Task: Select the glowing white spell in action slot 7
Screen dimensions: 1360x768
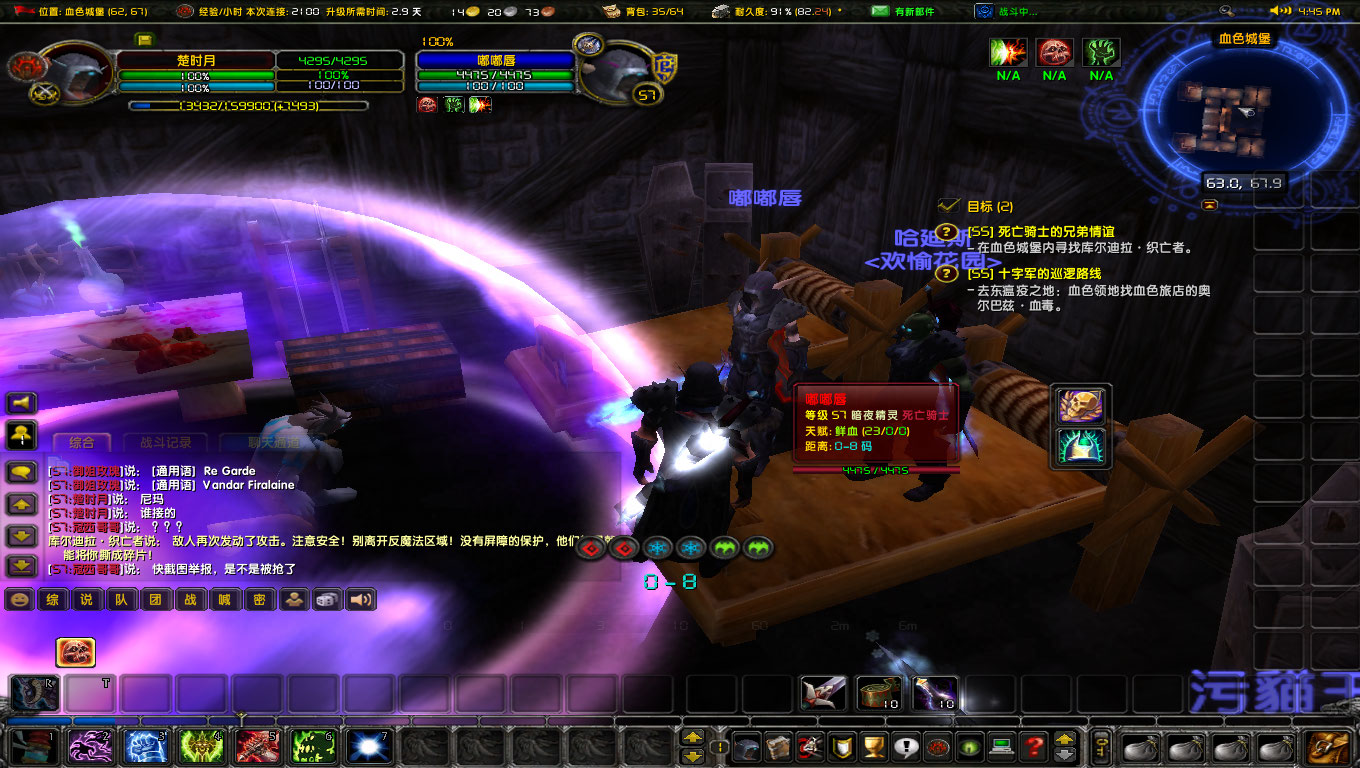Action: (x=369, y=749)
